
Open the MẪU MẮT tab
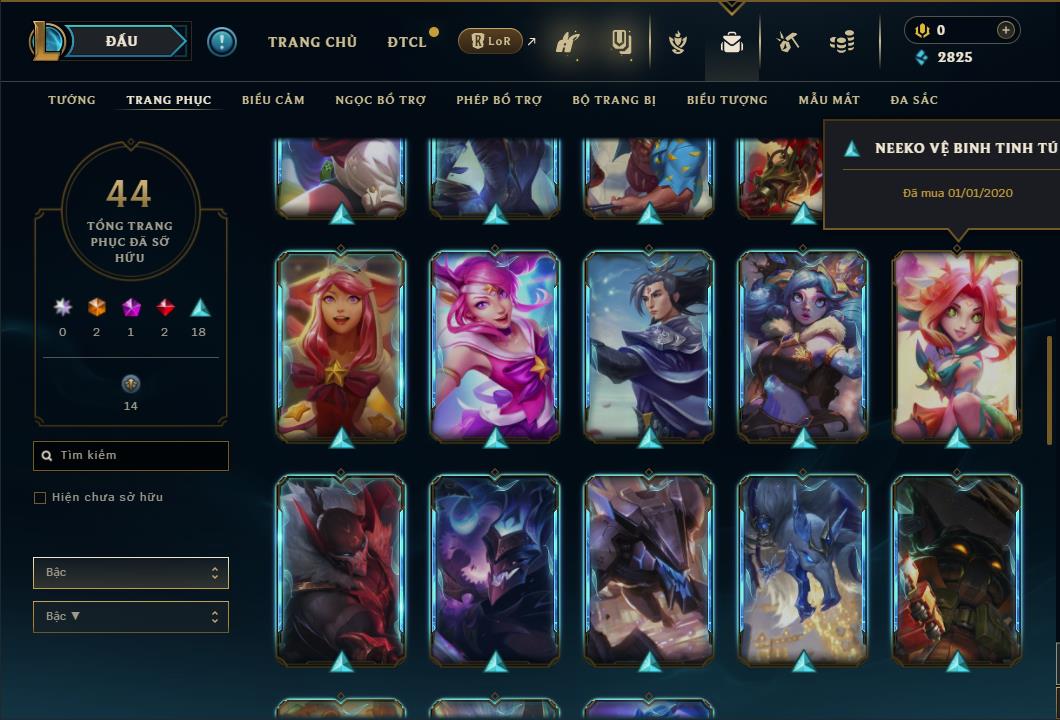tap(829, 100)
